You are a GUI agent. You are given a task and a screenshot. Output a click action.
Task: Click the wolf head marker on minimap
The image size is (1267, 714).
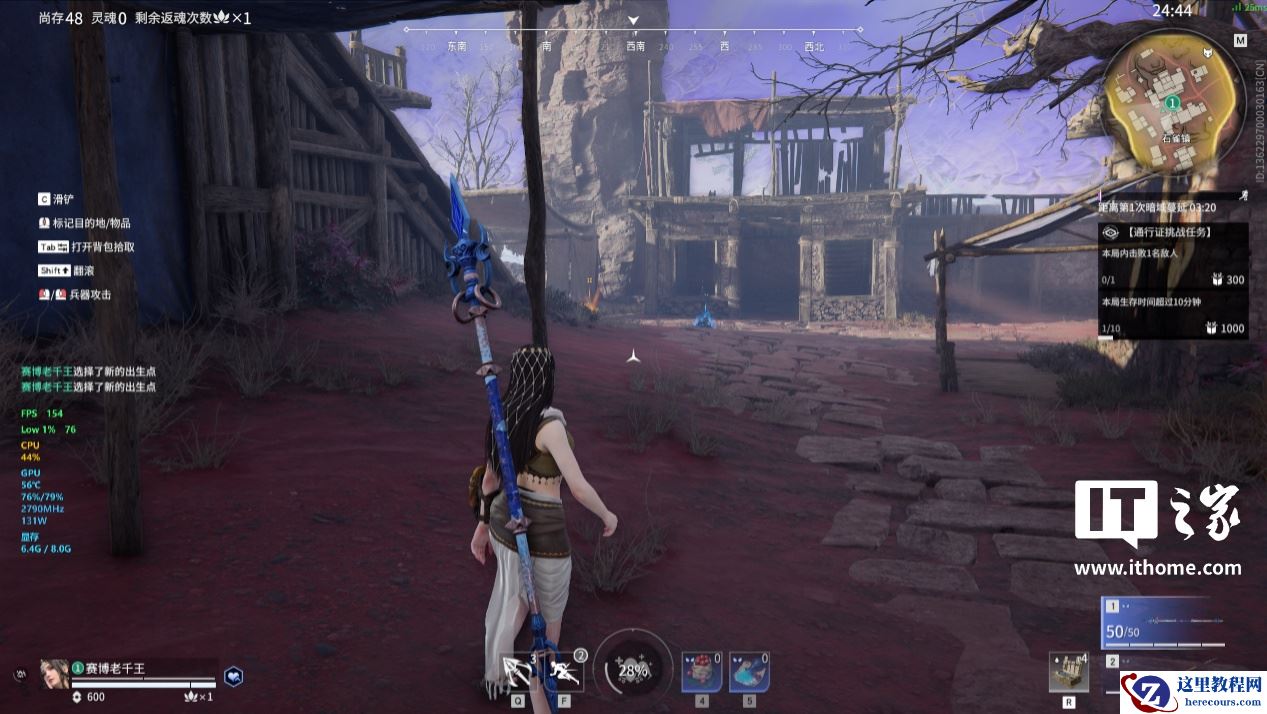point(1208,53)
